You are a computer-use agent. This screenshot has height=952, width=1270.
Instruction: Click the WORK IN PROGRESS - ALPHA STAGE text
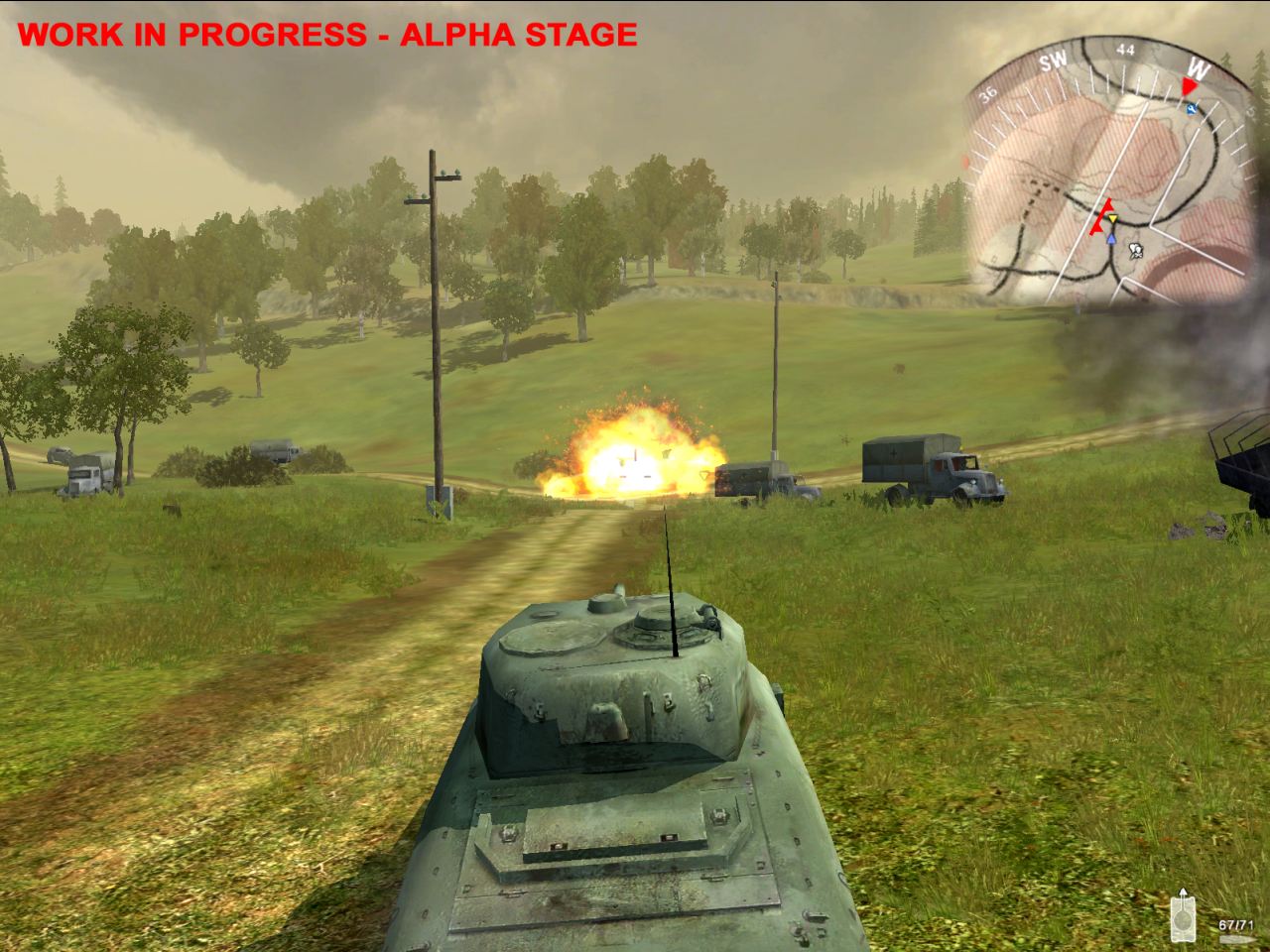coord(327,33)
